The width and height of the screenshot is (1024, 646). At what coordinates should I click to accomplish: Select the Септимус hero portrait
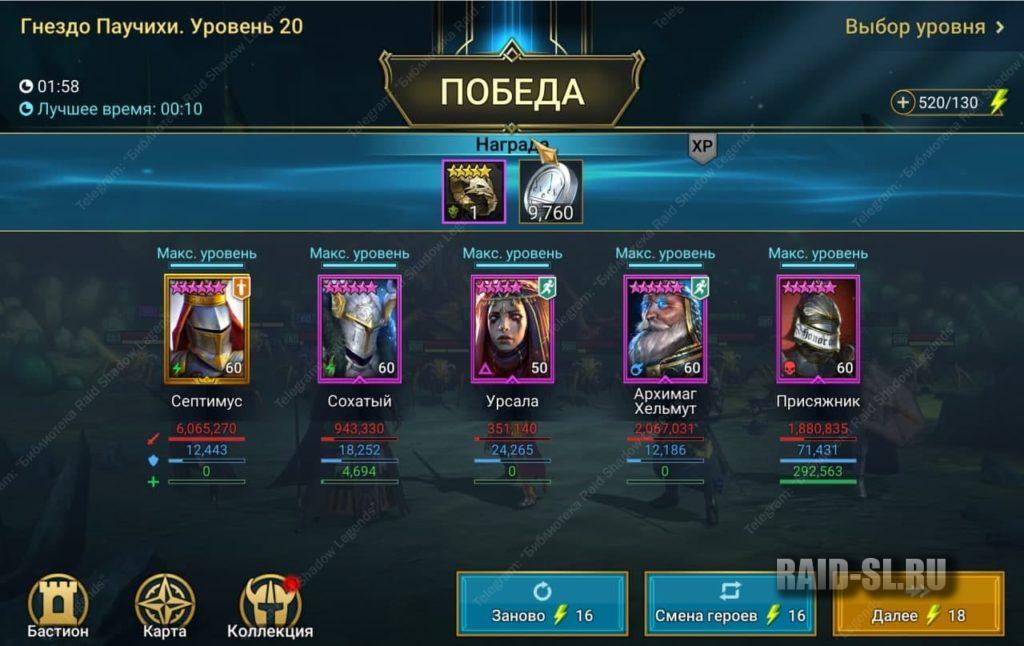(x=207, y=329)
